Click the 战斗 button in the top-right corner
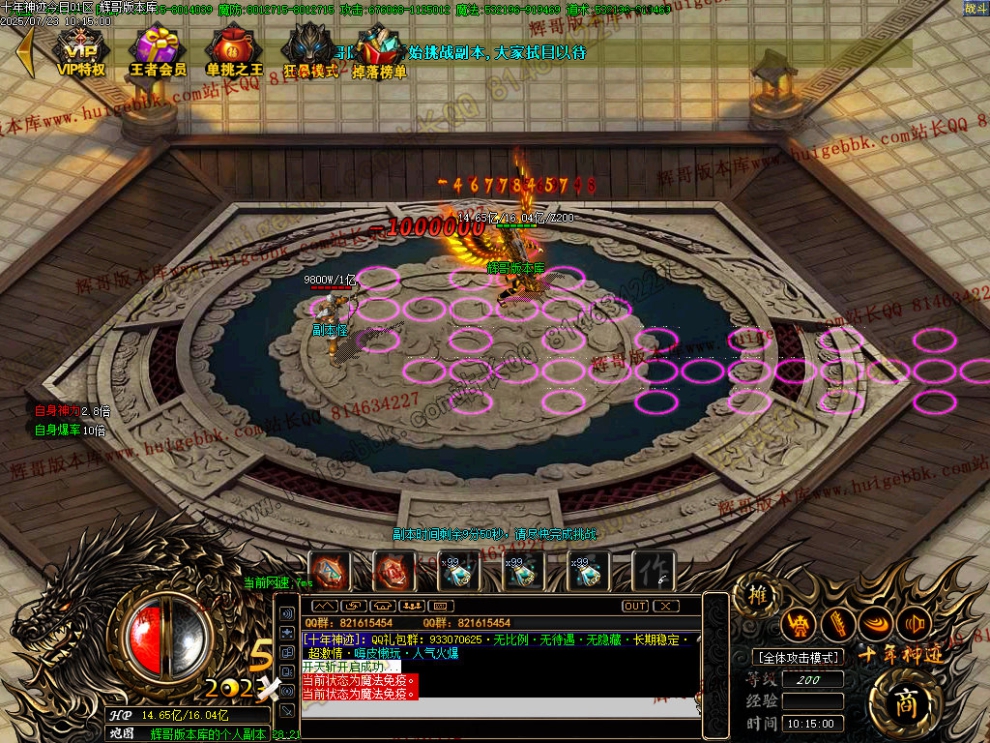The height and width of the screenshot is (743, 990). (x=974, y=9)
